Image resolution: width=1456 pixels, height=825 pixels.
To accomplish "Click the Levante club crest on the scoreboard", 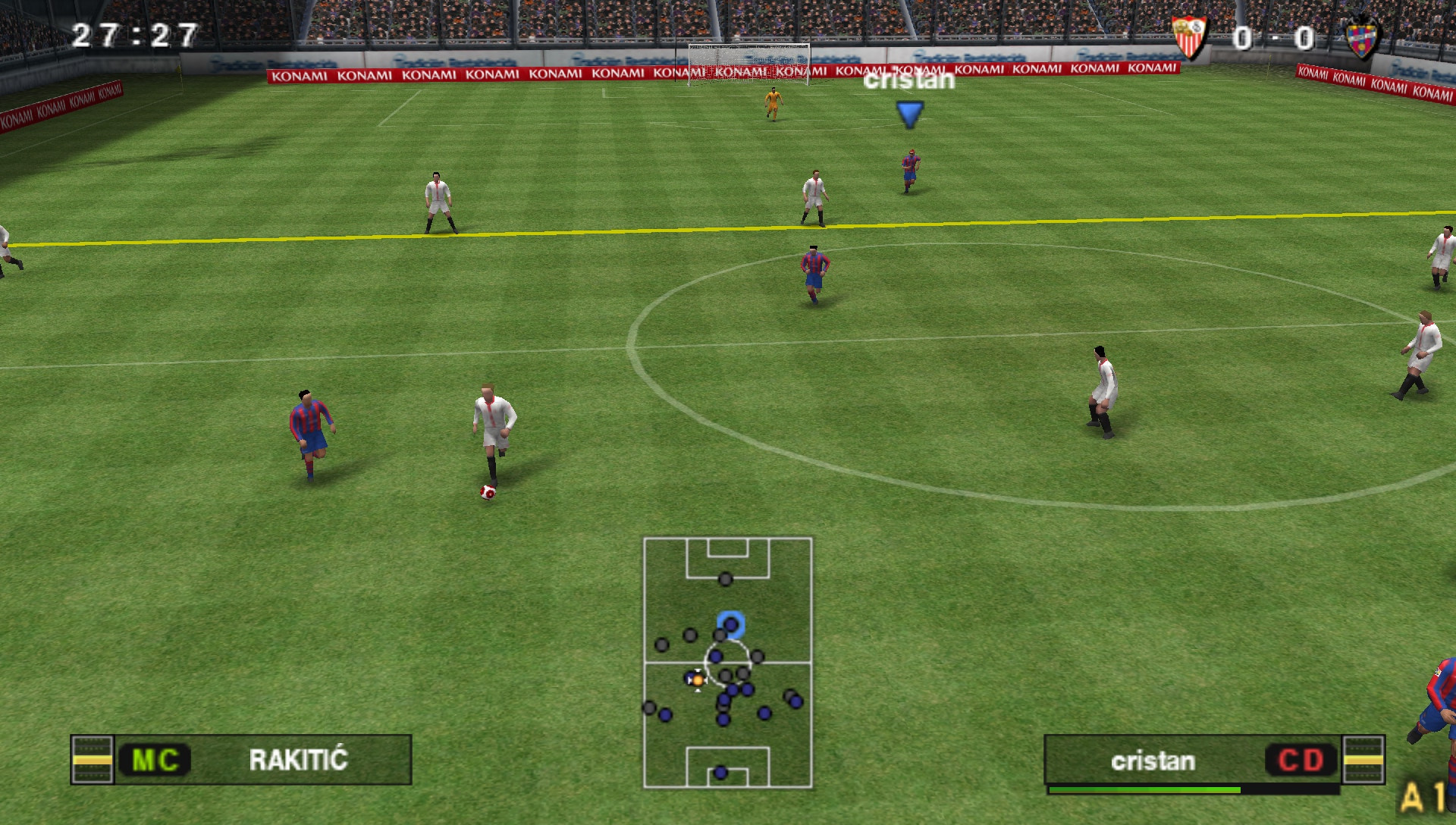I will 1362,38.
